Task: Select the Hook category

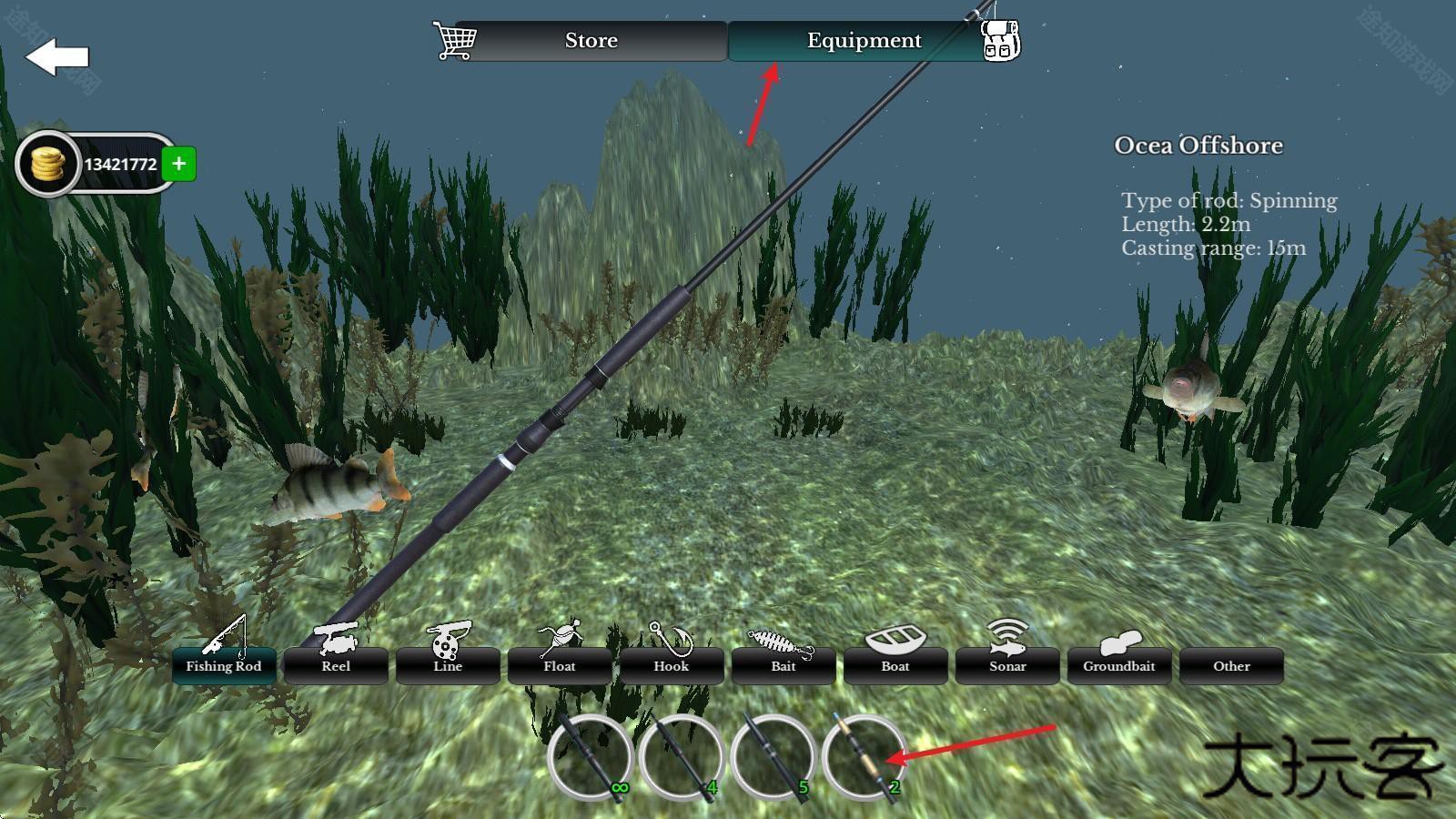Action: pyautogui.click(x=672, y=665)
